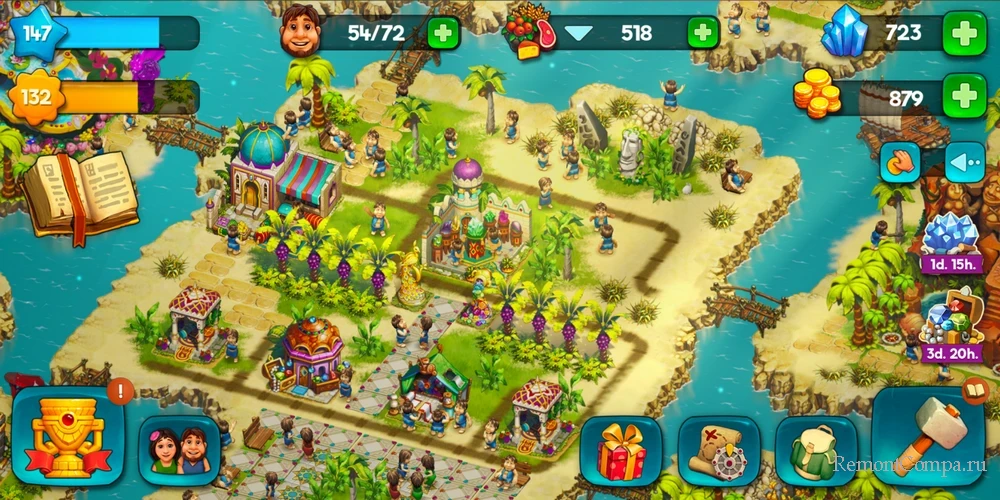Tap the hand gesture icon button
1000x500 pixels.
[x=900, y=162]
